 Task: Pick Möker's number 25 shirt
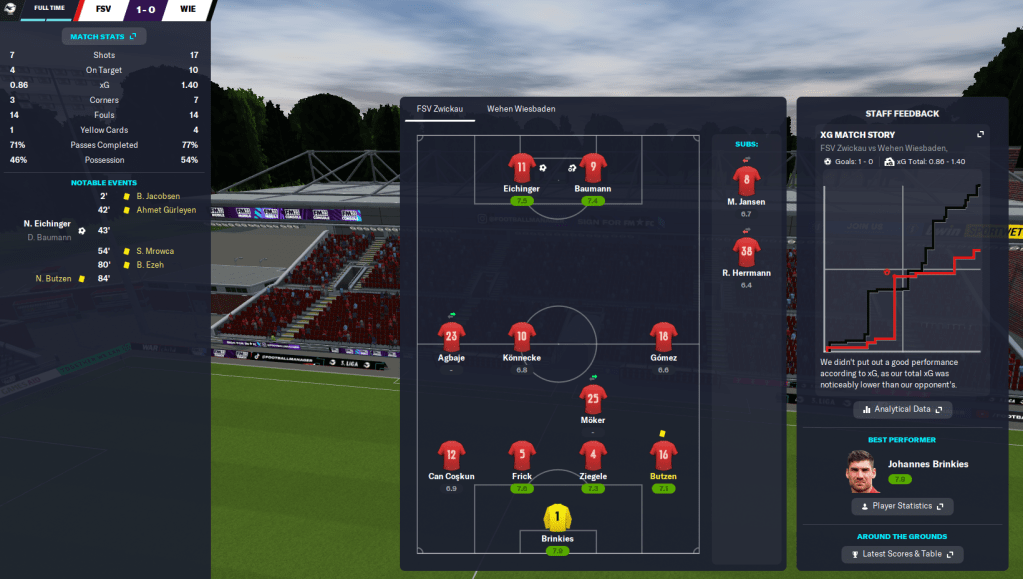tap(593, 400)
